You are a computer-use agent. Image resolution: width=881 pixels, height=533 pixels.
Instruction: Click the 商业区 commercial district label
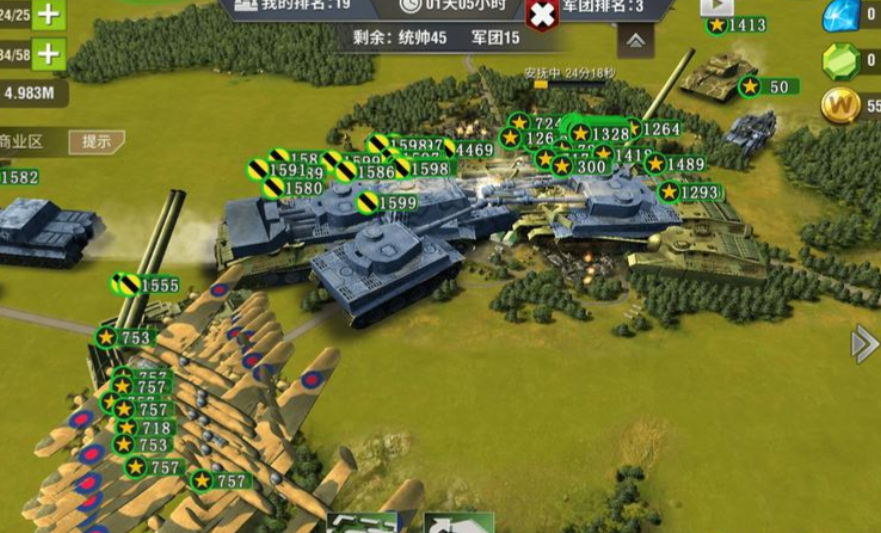(22, 141)
